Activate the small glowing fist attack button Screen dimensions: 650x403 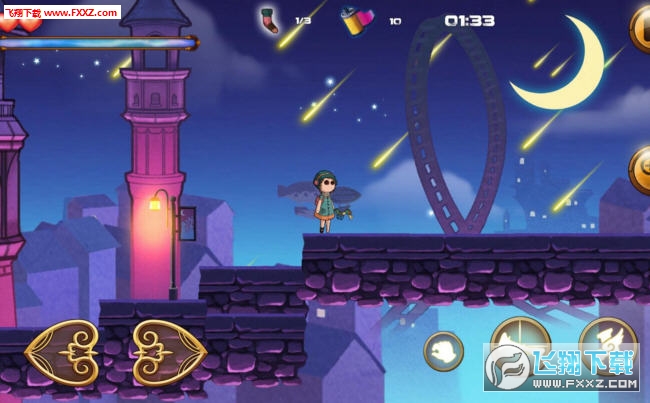443,351
